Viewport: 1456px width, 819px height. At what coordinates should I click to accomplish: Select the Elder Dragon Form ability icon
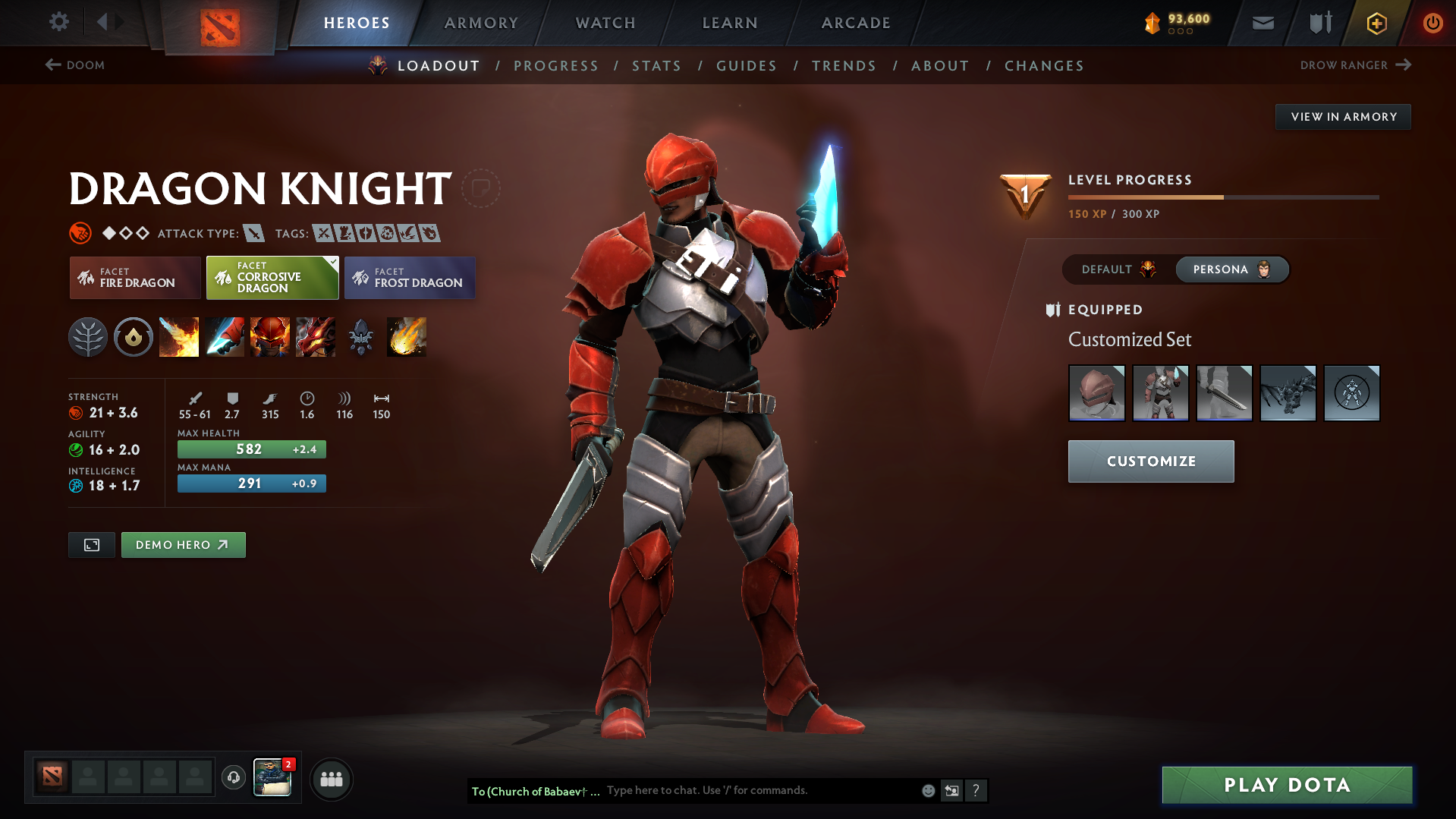click(315, 337)
